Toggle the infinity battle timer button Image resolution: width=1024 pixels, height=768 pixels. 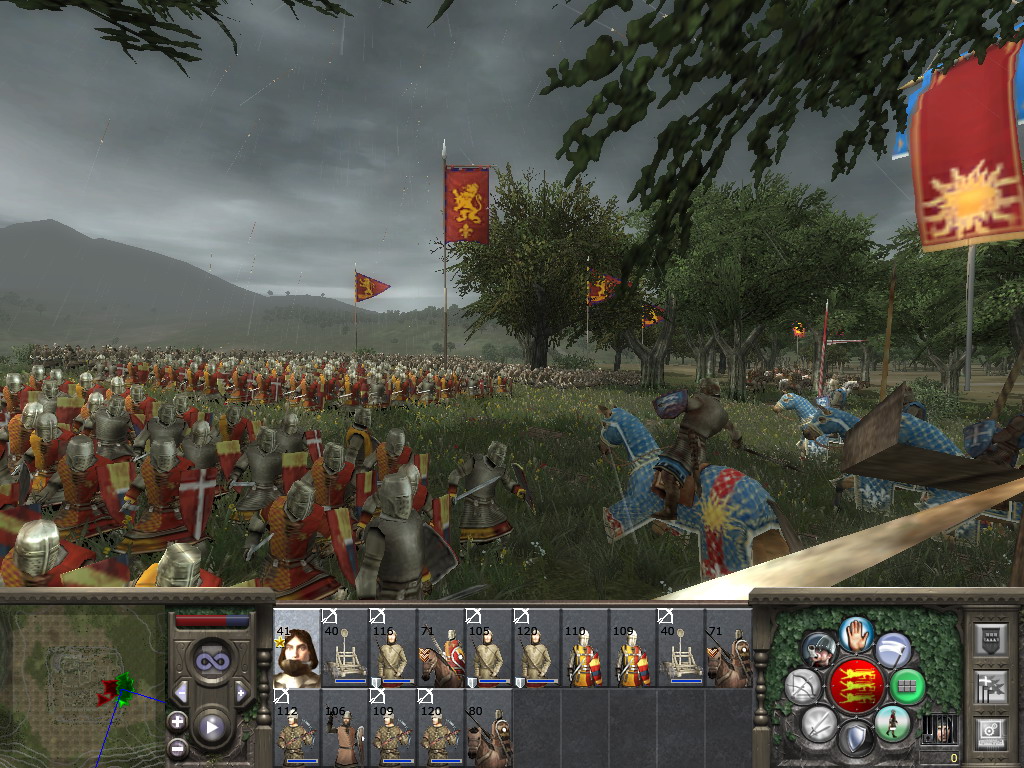211,661
